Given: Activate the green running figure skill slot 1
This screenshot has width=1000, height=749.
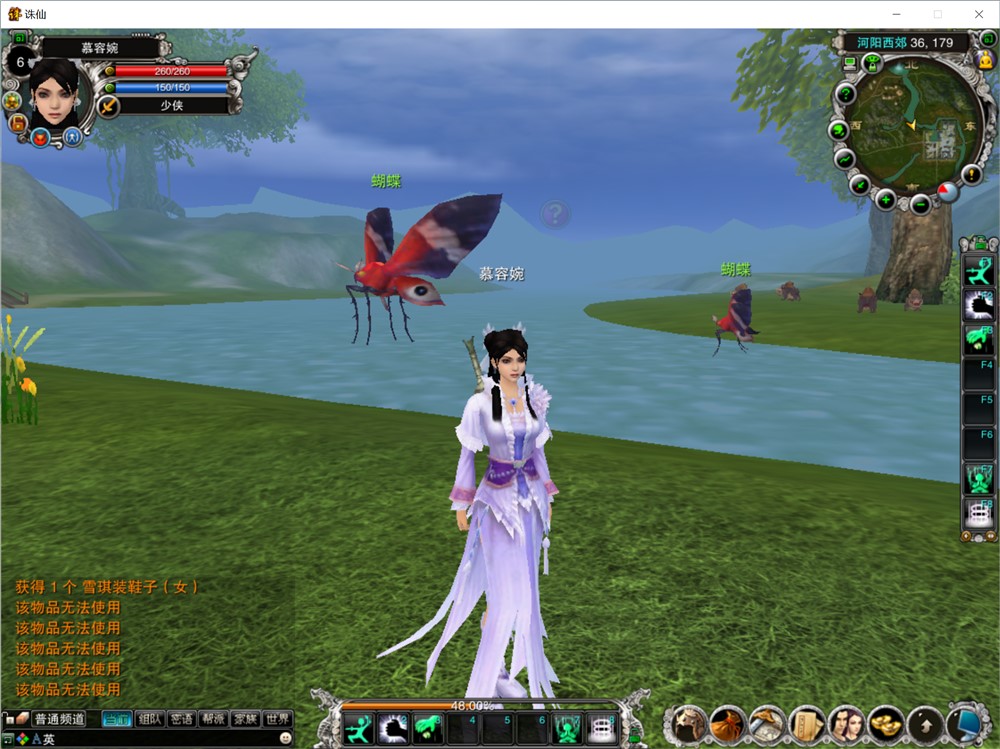Looking at the screenshot, I should 357,729.
